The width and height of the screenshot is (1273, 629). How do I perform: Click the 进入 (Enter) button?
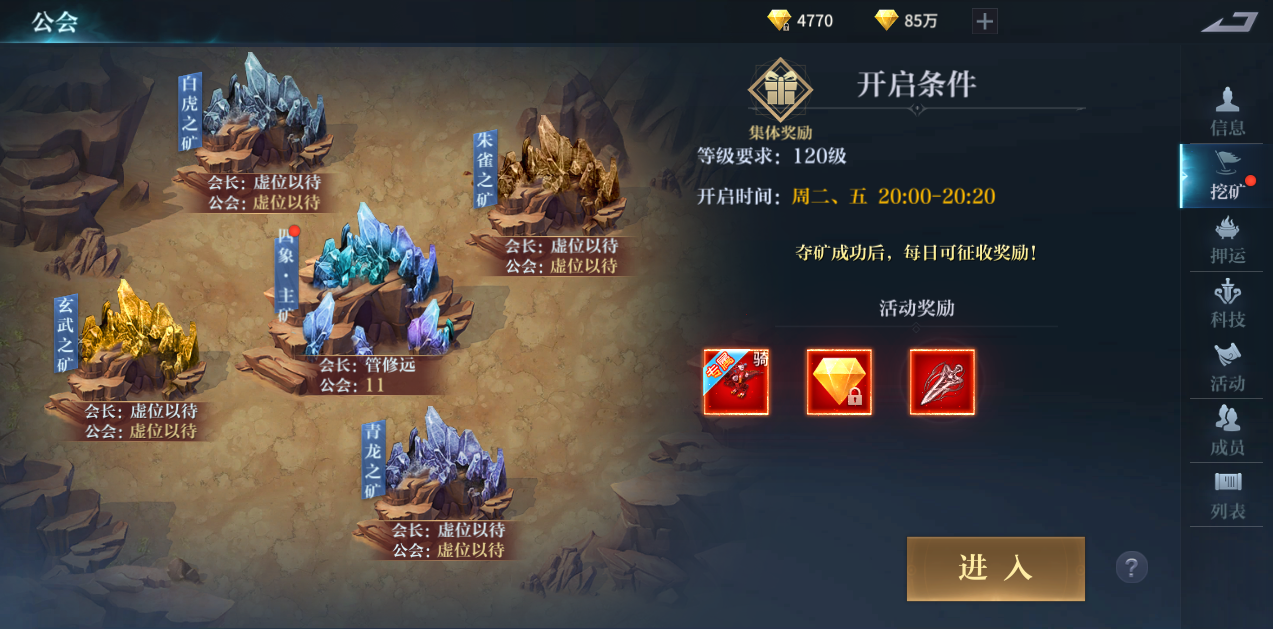pyautogui.click(x=995, y=569)
